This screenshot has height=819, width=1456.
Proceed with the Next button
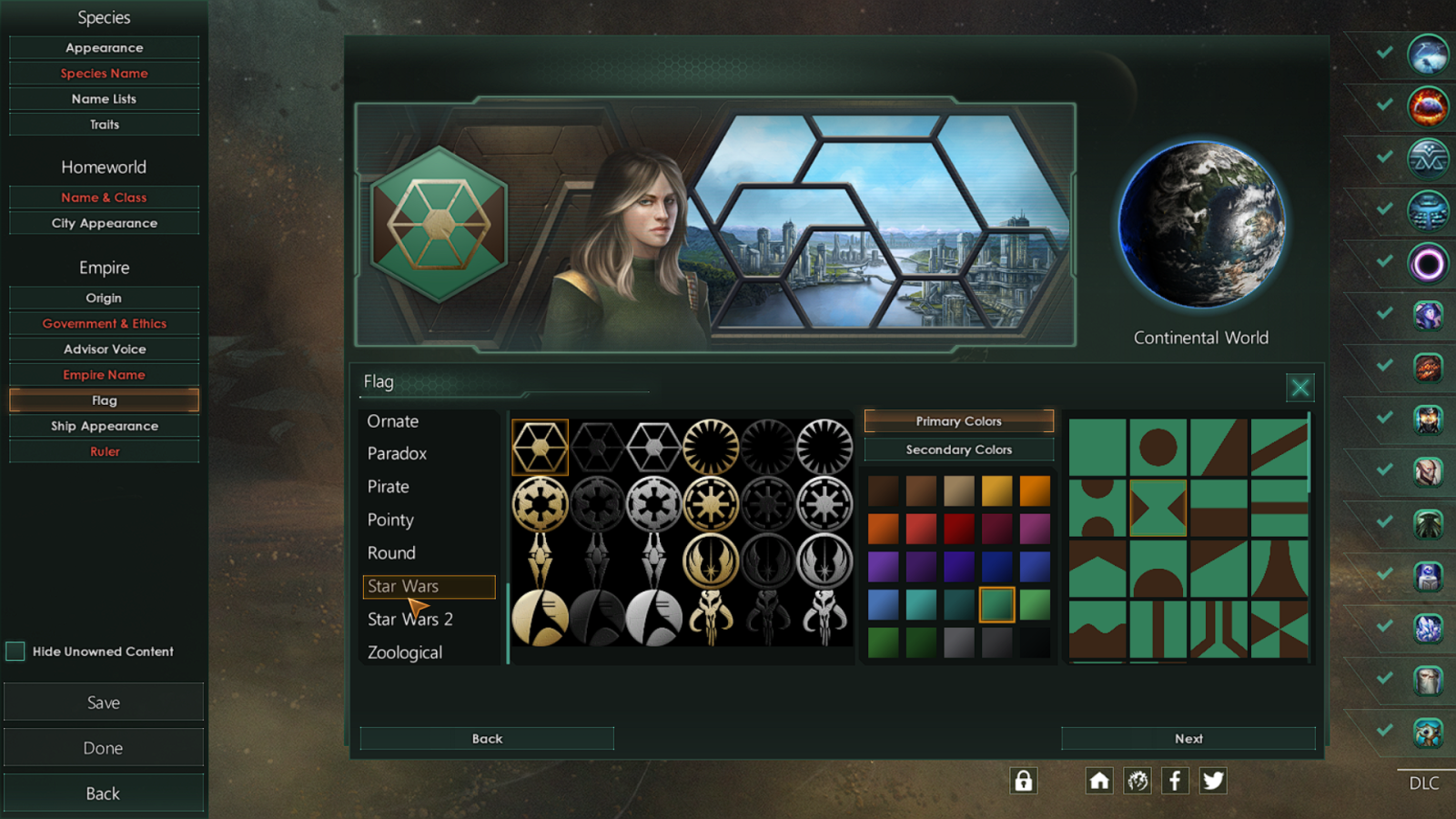coord(1188,739)
